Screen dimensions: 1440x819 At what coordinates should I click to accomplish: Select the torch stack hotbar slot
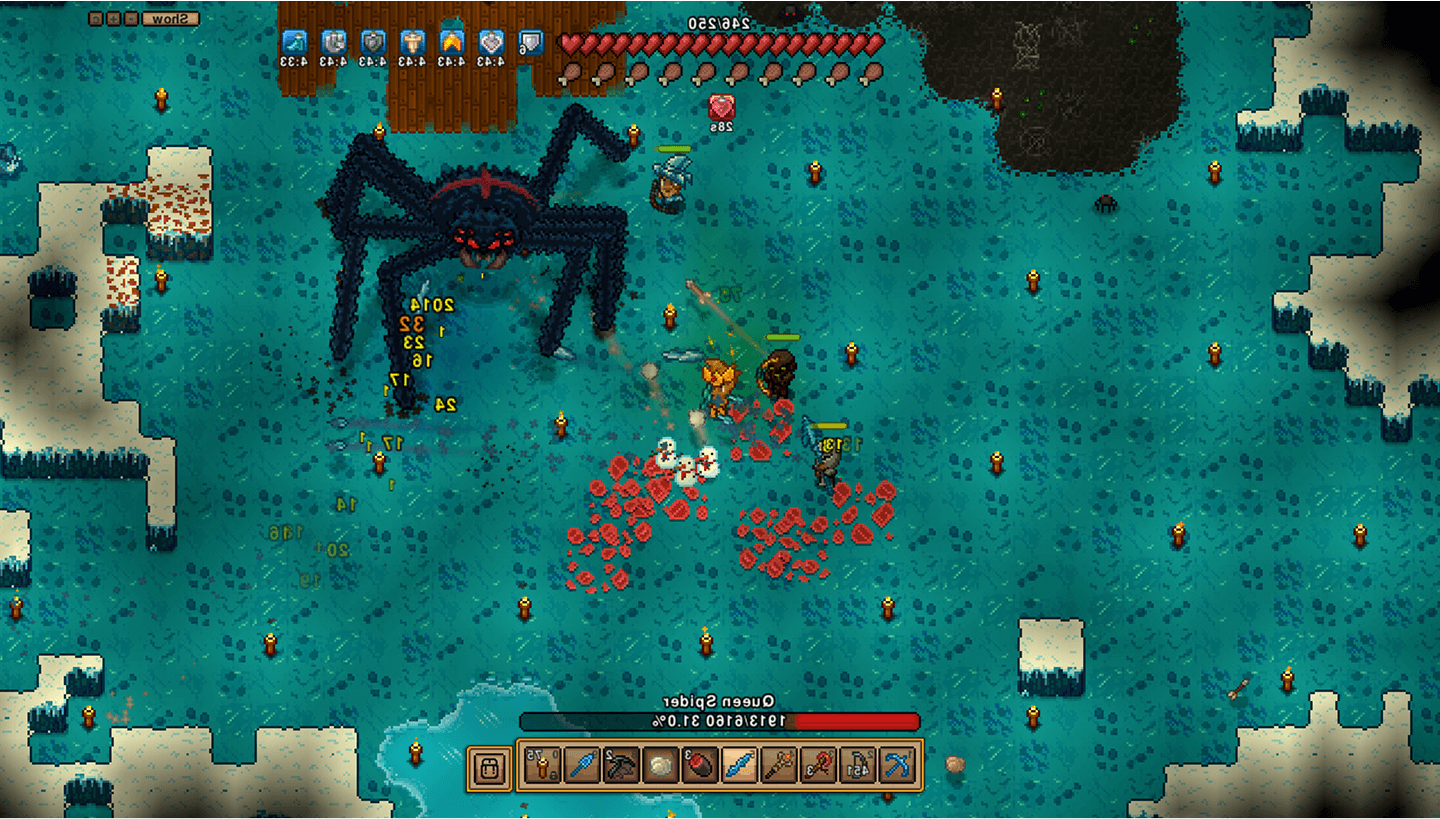pos(542,766)
